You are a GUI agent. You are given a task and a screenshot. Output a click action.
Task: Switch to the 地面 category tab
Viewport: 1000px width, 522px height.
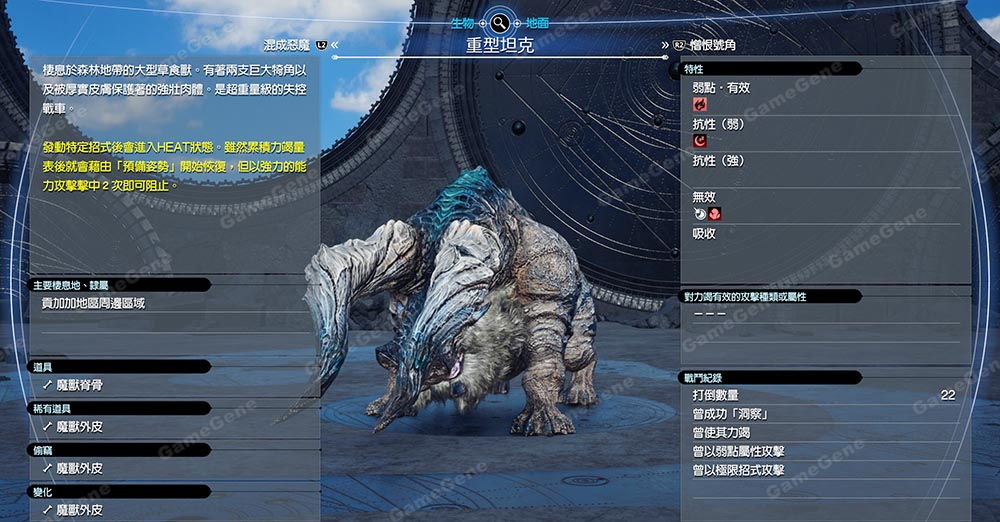click(538, 22)
